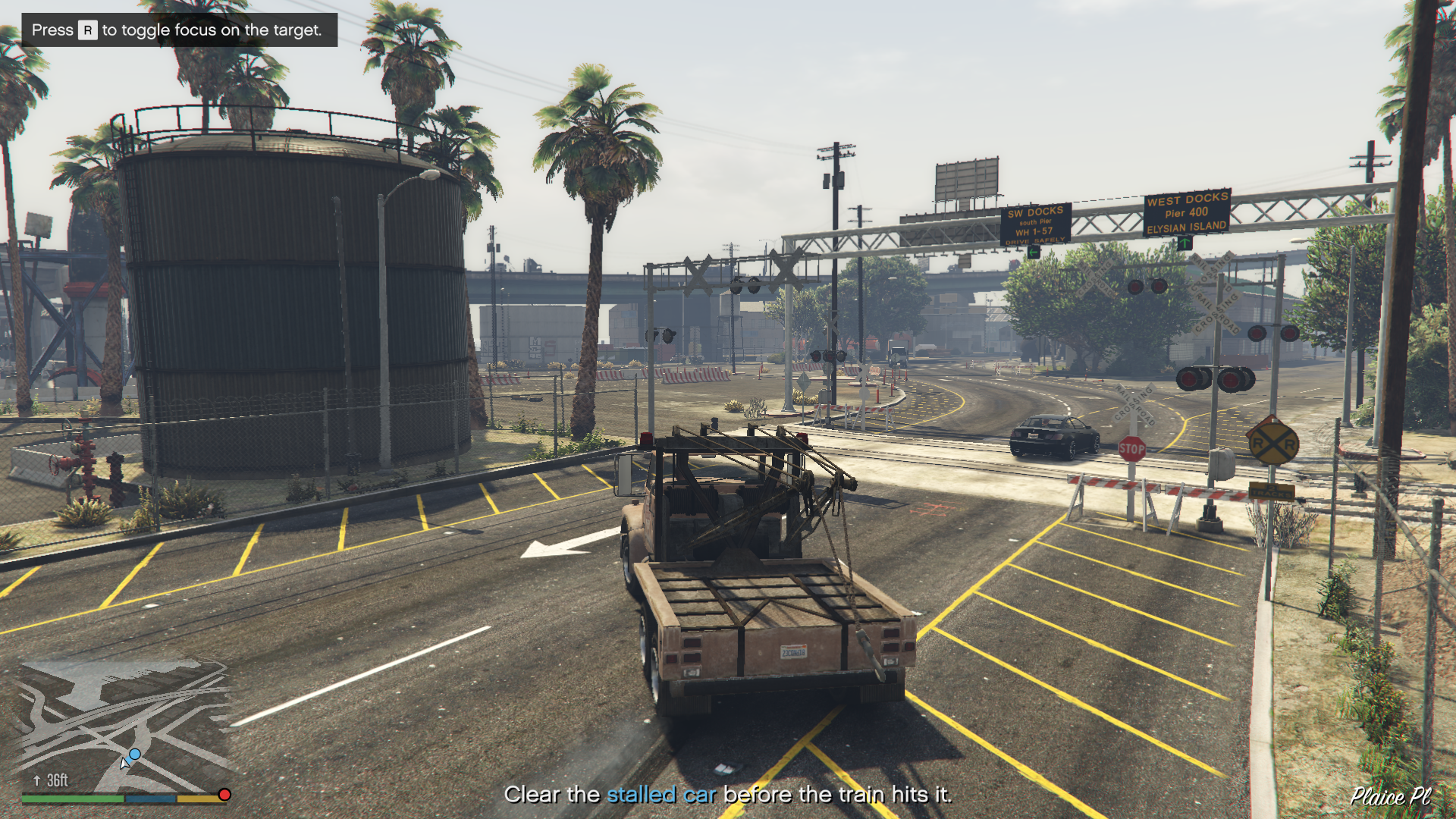Open the ELYSIAN ISLAND sign panel
1456x819 pixels.
1187,226
